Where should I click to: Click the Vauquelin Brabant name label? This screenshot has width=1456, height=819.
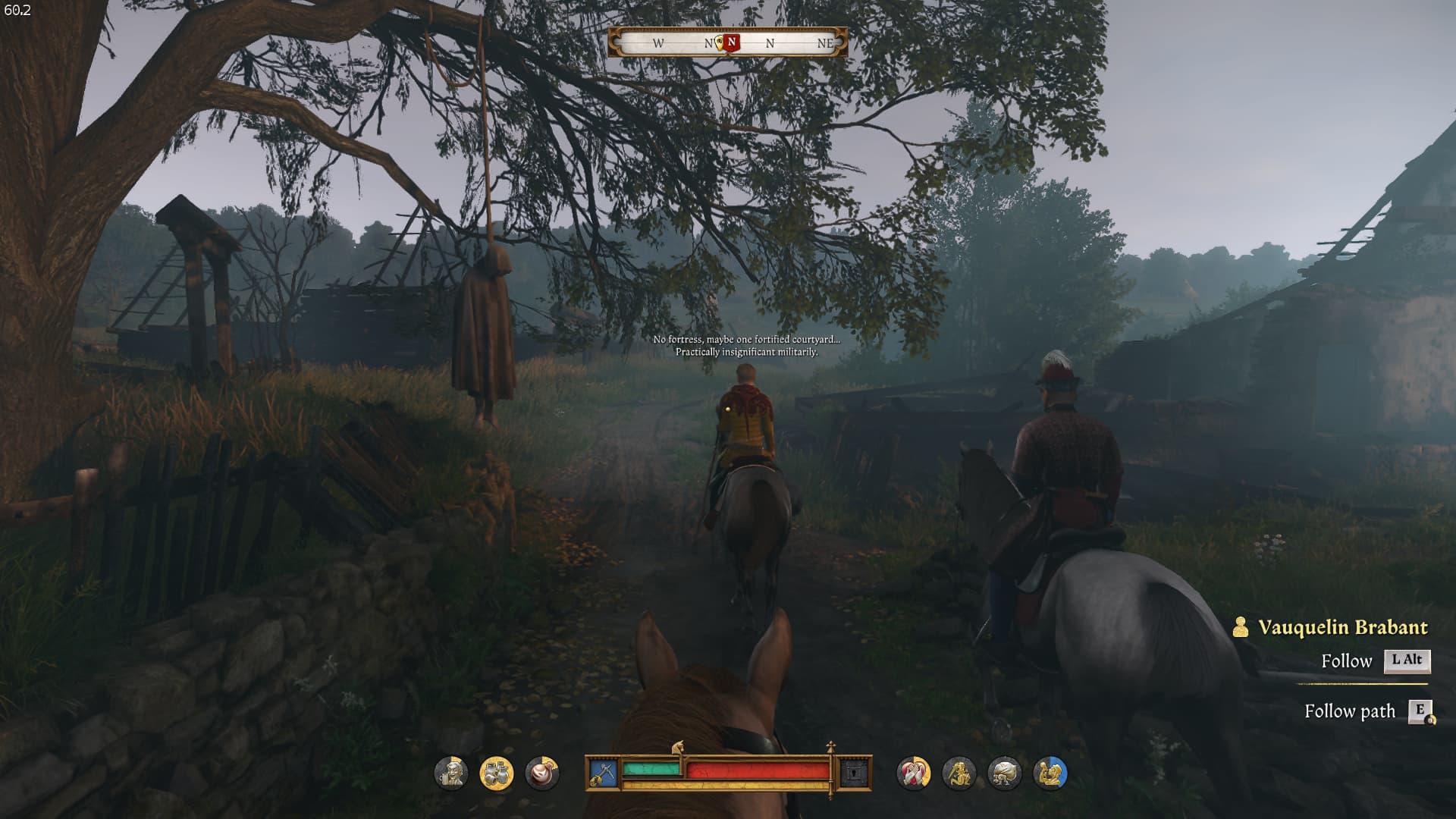pos(1342,628)
